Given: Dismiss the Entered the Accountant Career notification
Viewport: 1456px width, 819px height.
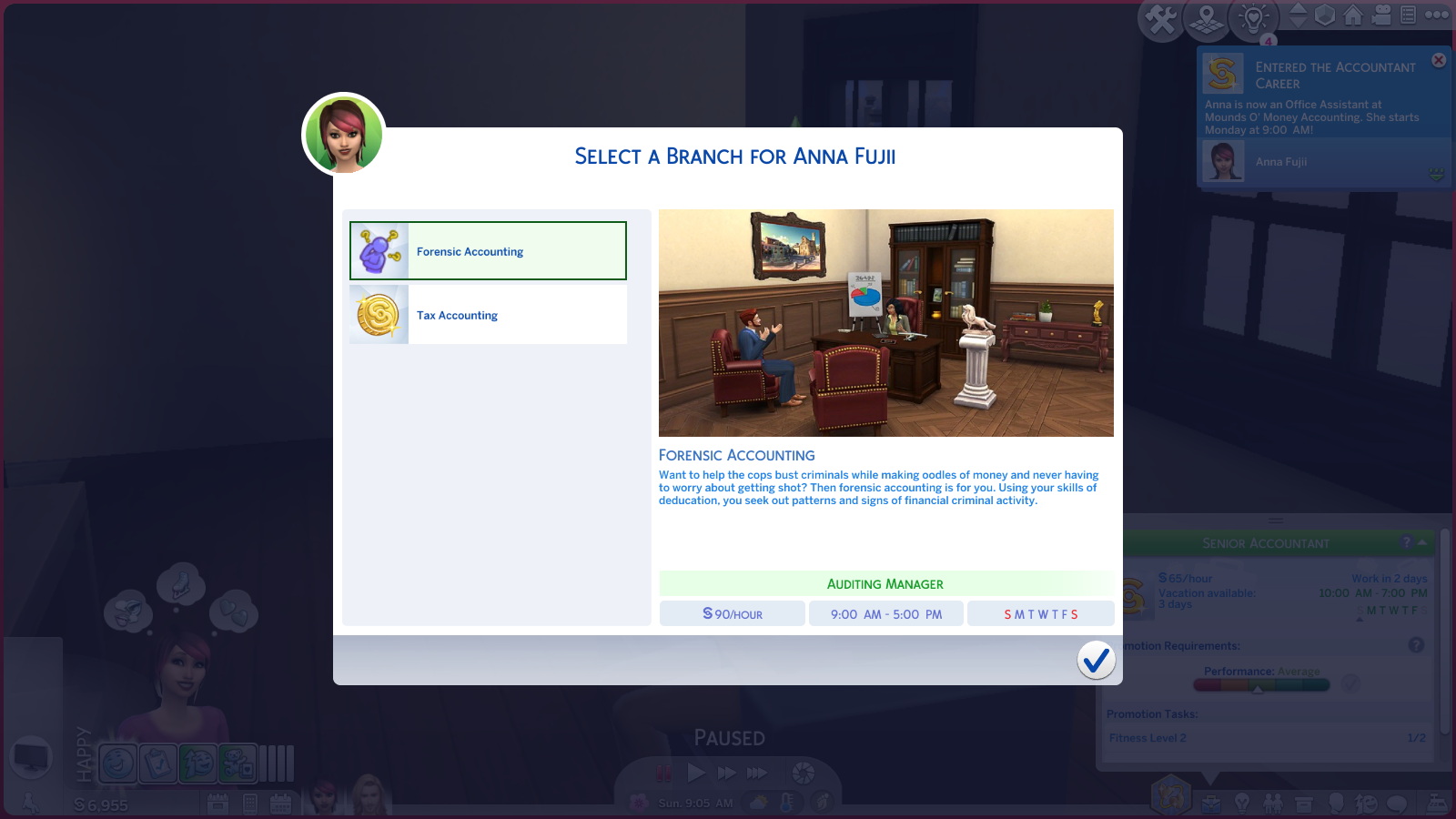Looking at the screenshot, I should [x=1439, y=60].
